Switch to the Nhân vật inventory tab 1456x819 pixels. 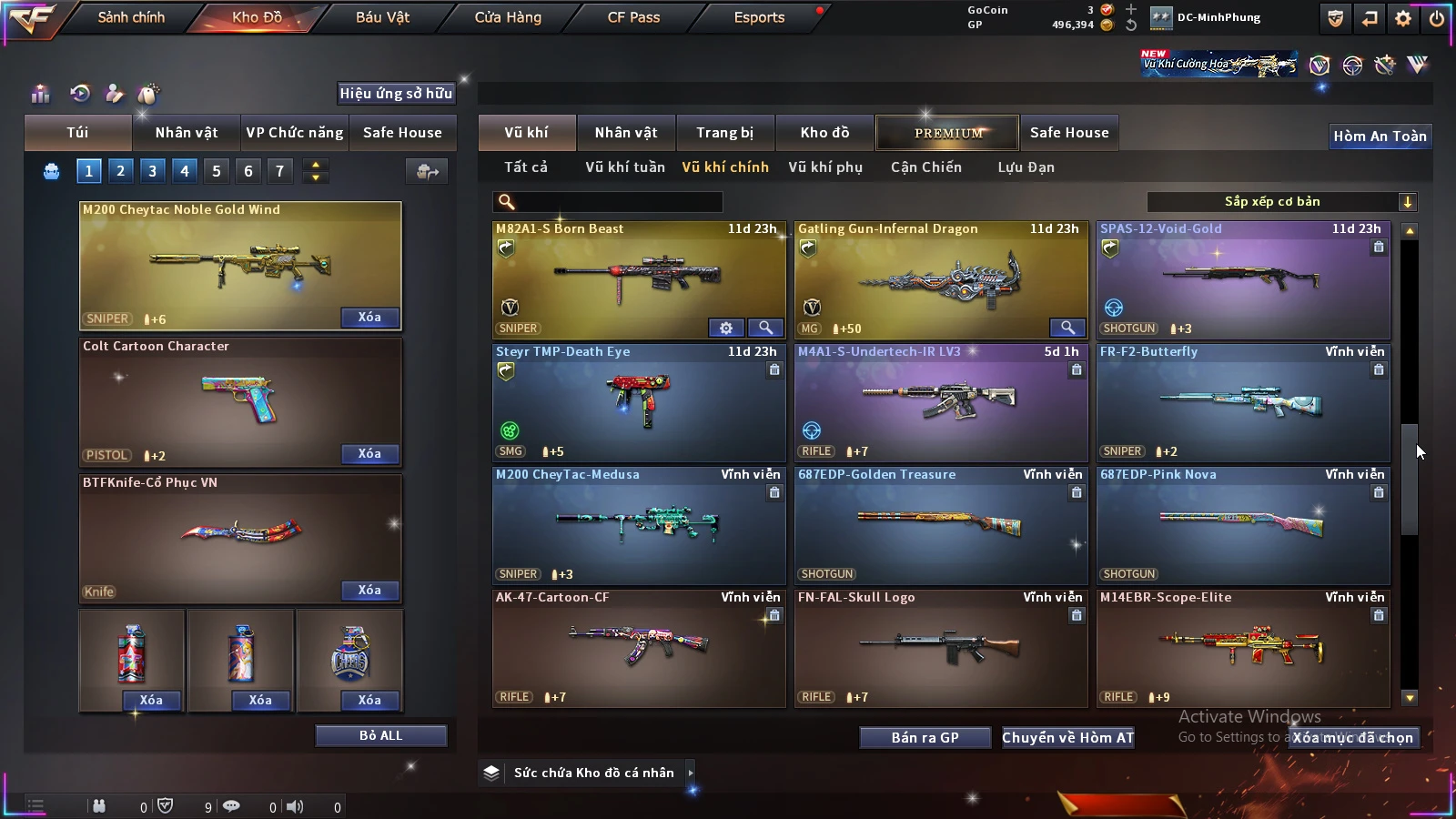(x=626, y=133)
